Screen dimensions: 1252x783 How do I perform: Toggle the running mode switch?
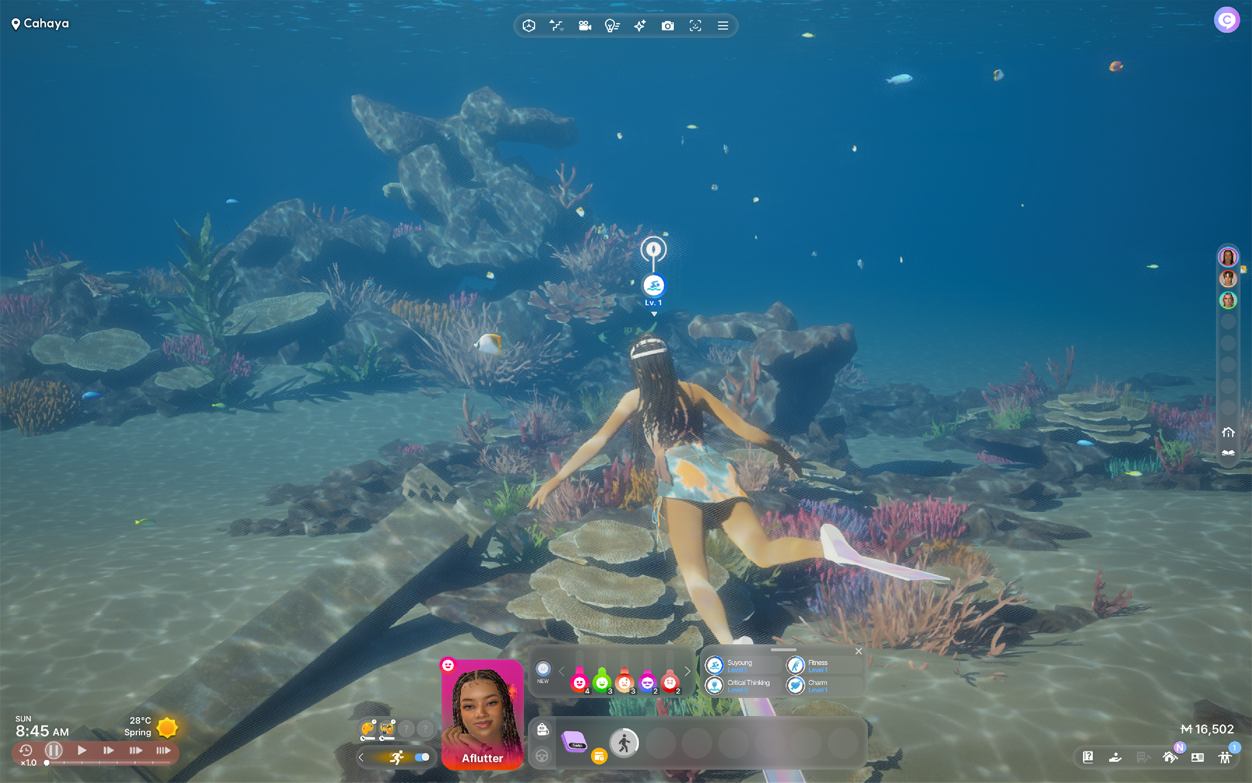pyautogui.click(x=422, y=757)
